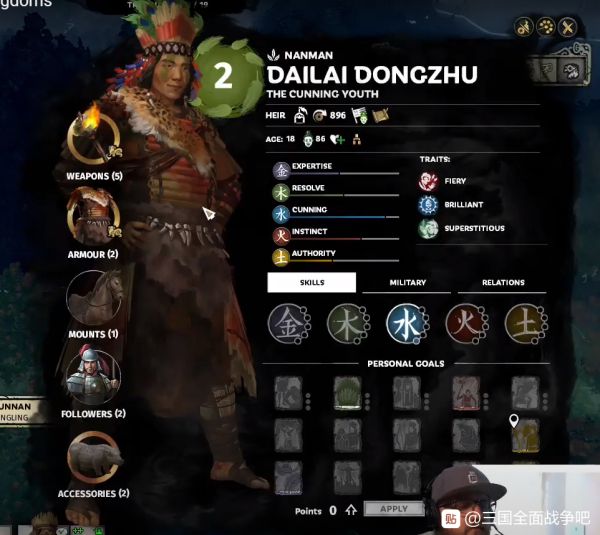Choose the Followers slot
600x535 pixels.
coord(93,375)
